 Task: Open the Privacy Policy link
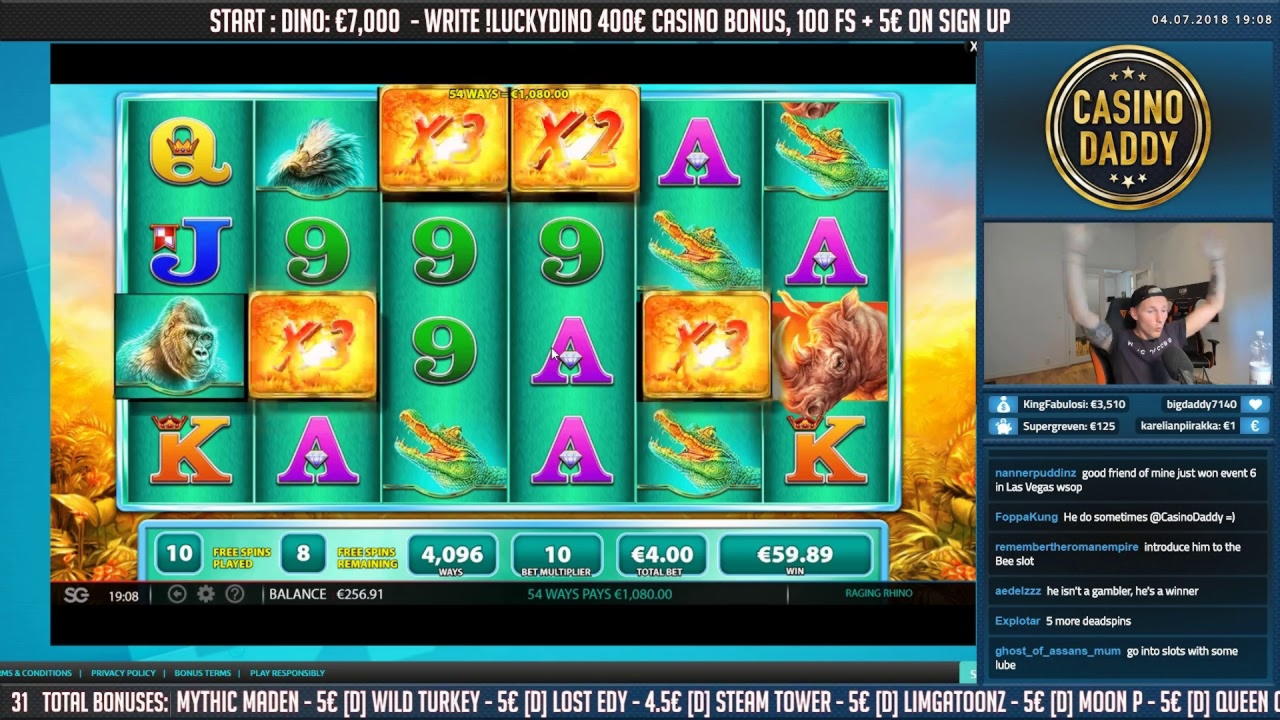coord(123,673)
